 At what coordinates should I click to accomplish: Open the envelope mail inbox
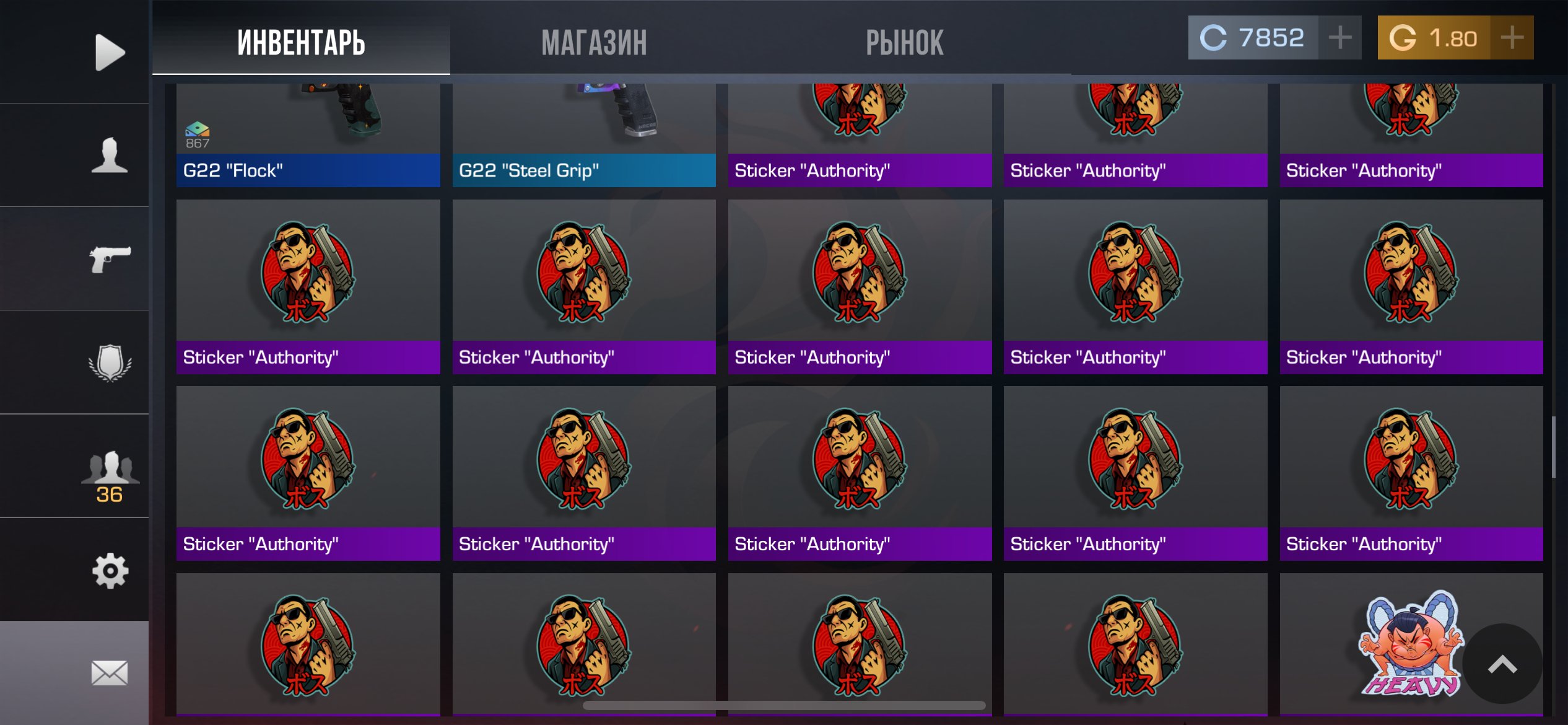pyautogui.click(x=110, y=673)
